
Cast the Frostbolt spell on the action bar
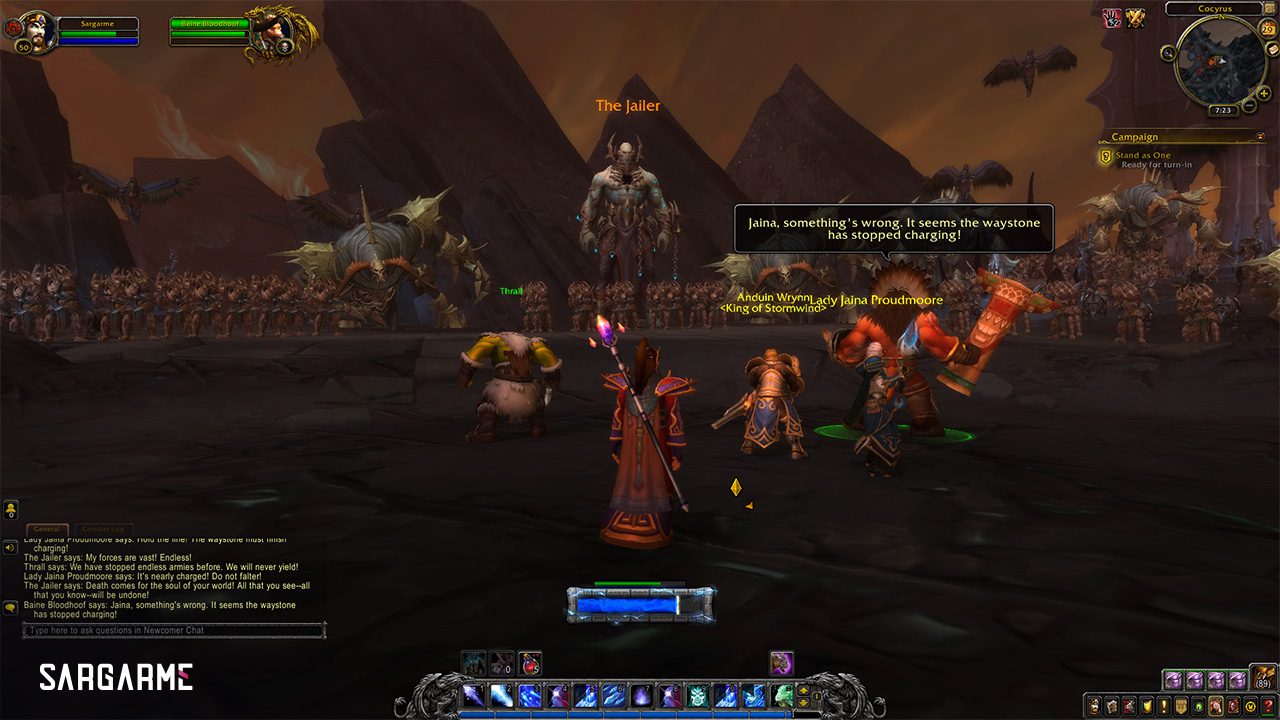[x=502, y=694]
